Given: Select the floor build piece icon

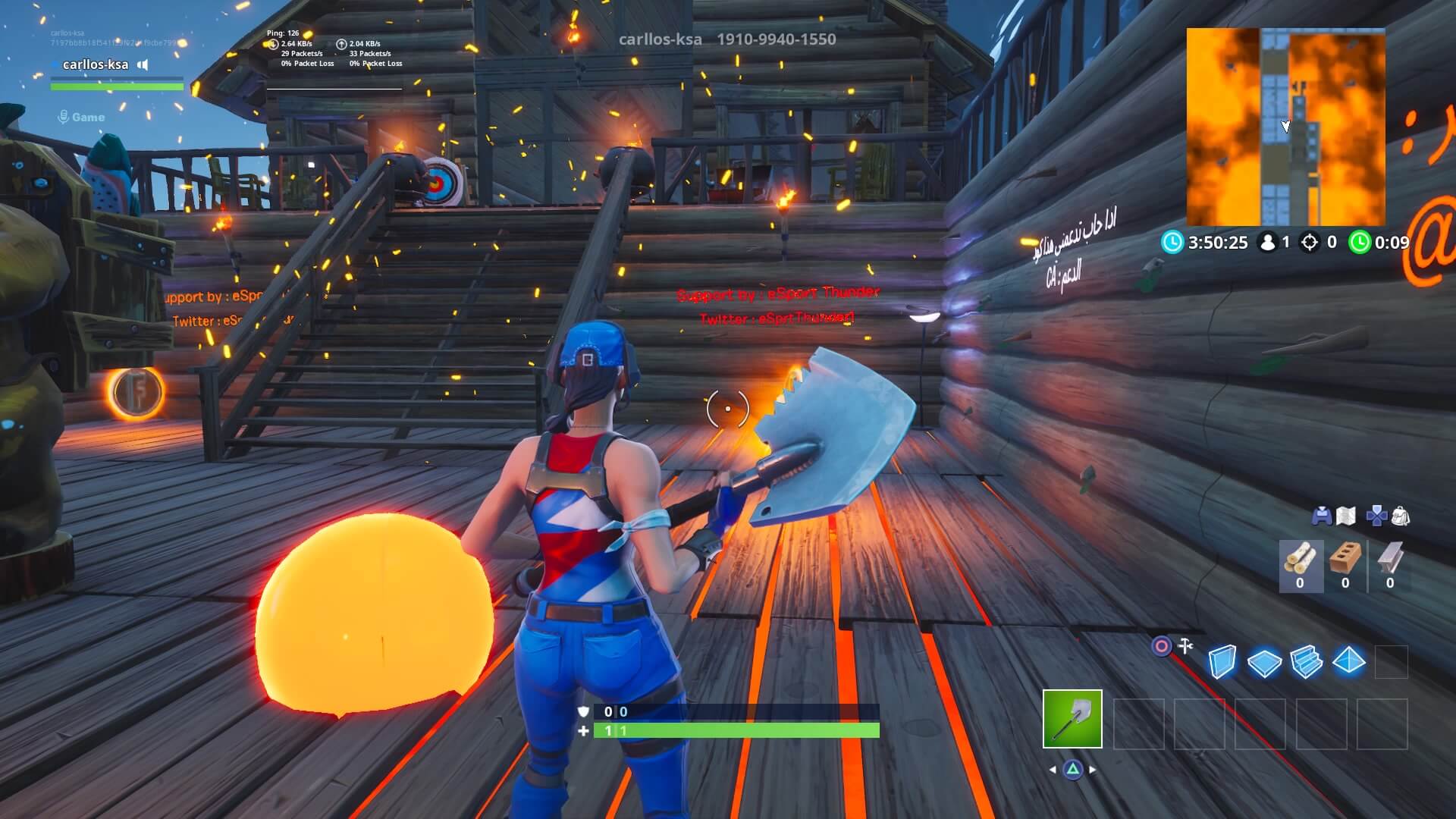Looking at the screenshot, I should point(1265,662).
